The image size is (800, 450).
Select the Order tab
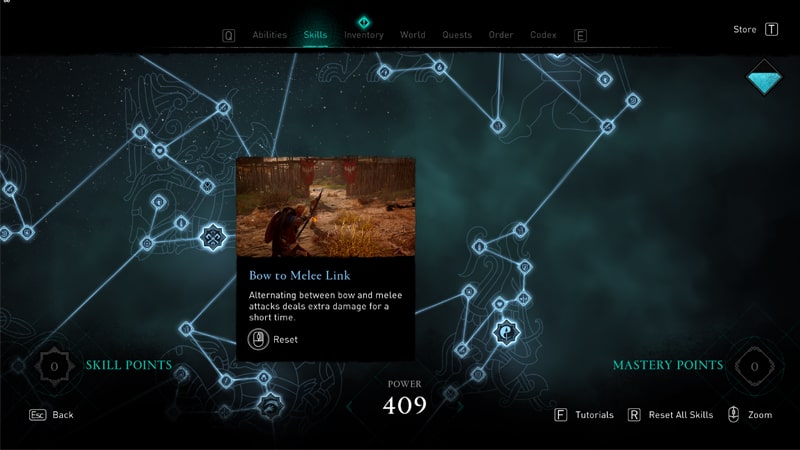point(501,35)
